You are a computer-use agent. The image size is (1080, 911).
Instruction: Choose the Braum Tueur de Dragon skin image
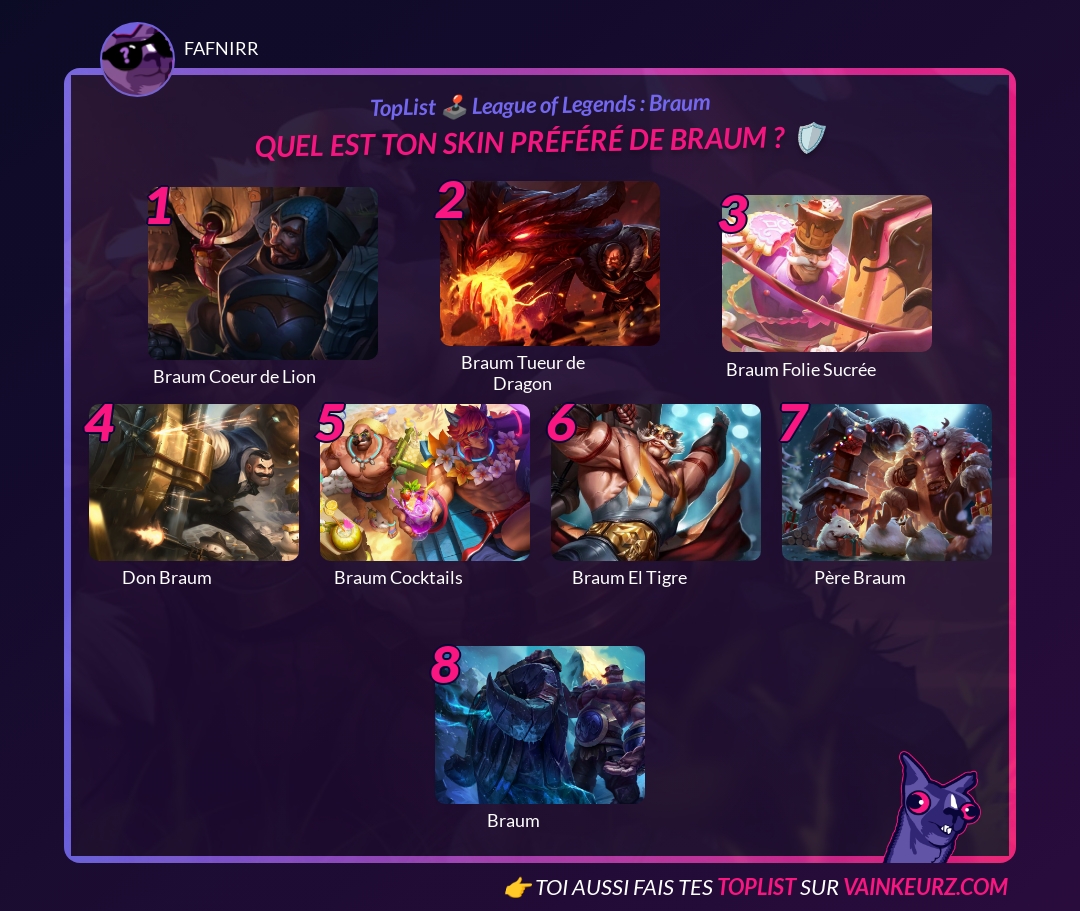[x=550, y=264]
